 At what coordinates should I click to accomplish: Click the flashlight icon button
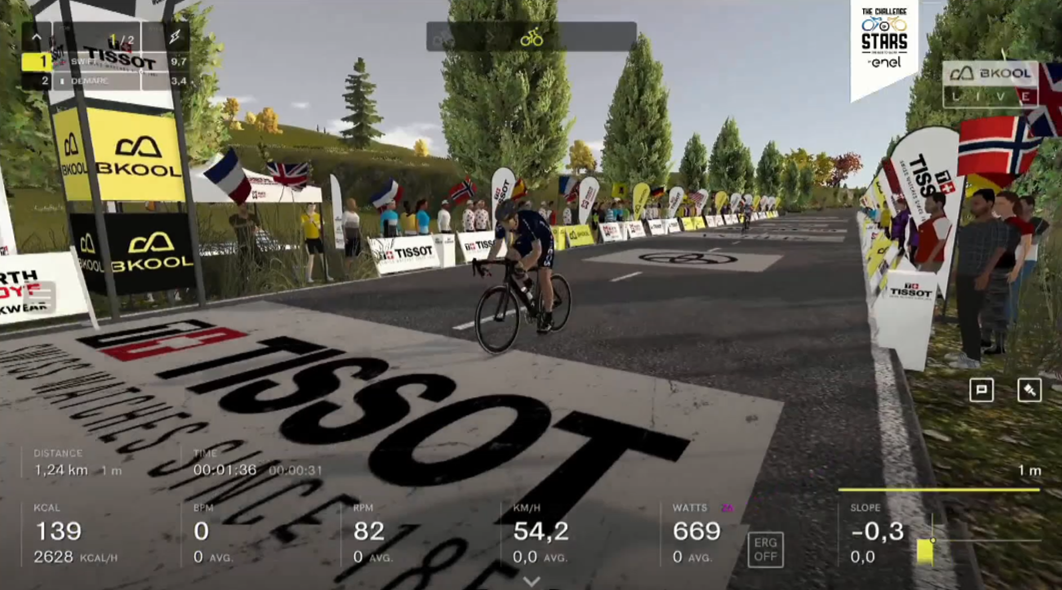point(1029,390)
